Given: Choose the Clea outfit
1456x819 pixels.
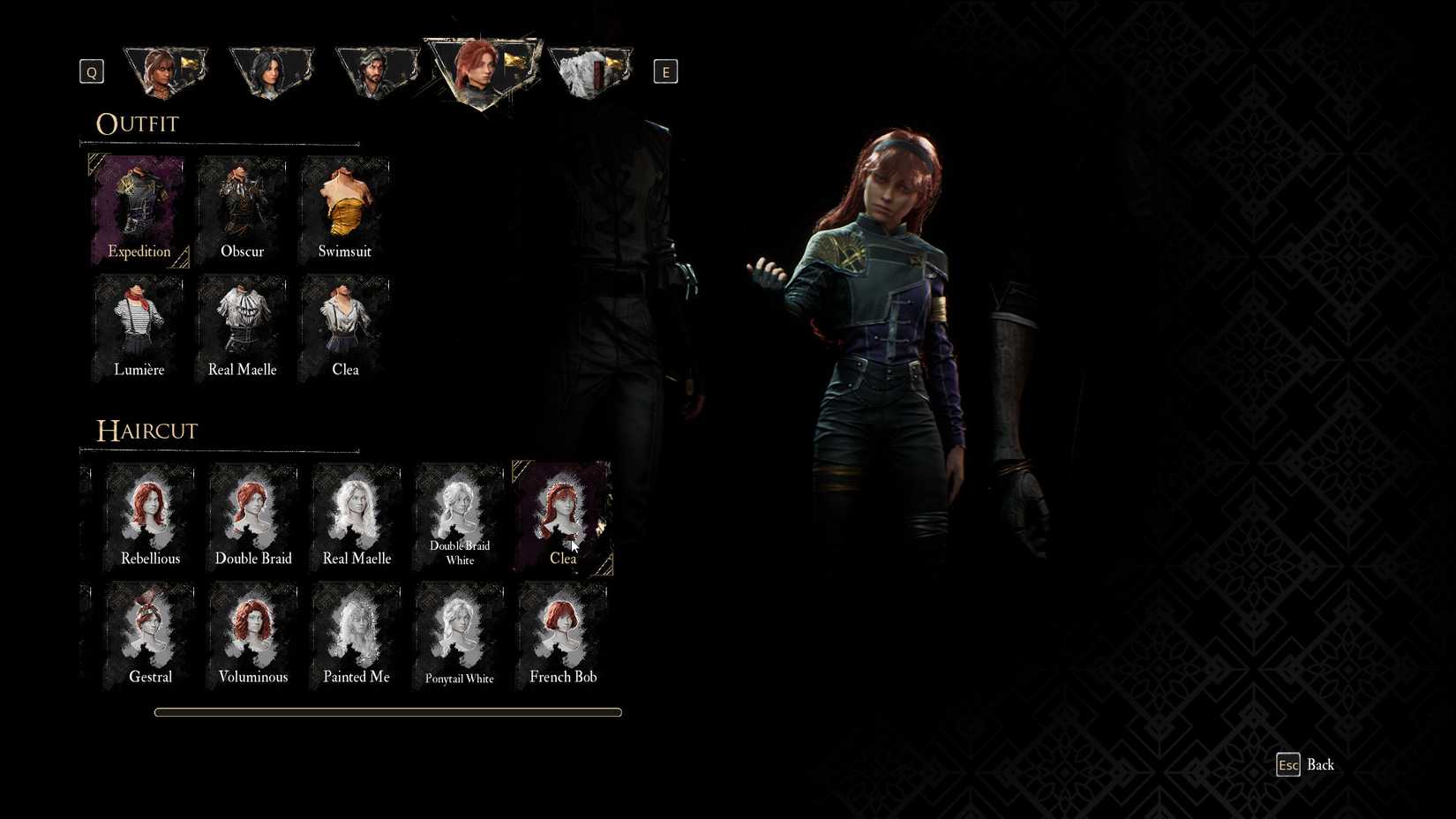Looking at the screenshot, I should tap(344, 327).
